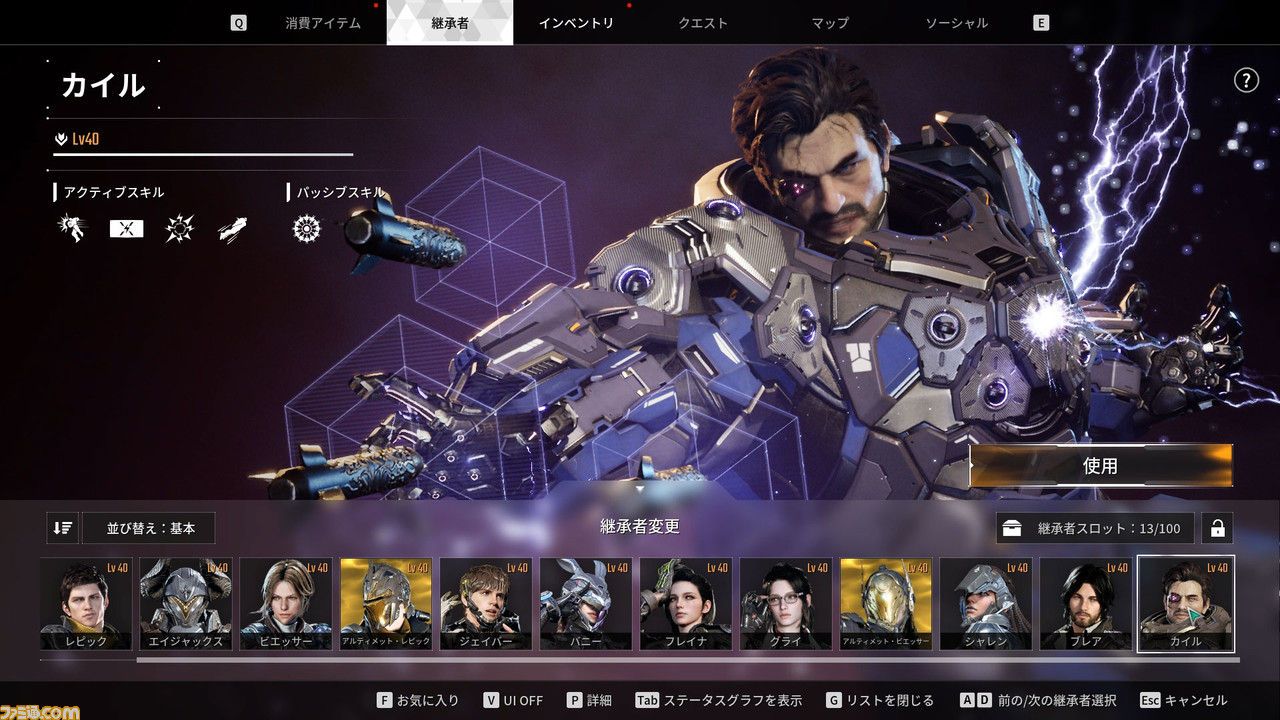The image size is (1280, 720).
Task: Toggle the sort order arrow button
Action: click(62, 528)
